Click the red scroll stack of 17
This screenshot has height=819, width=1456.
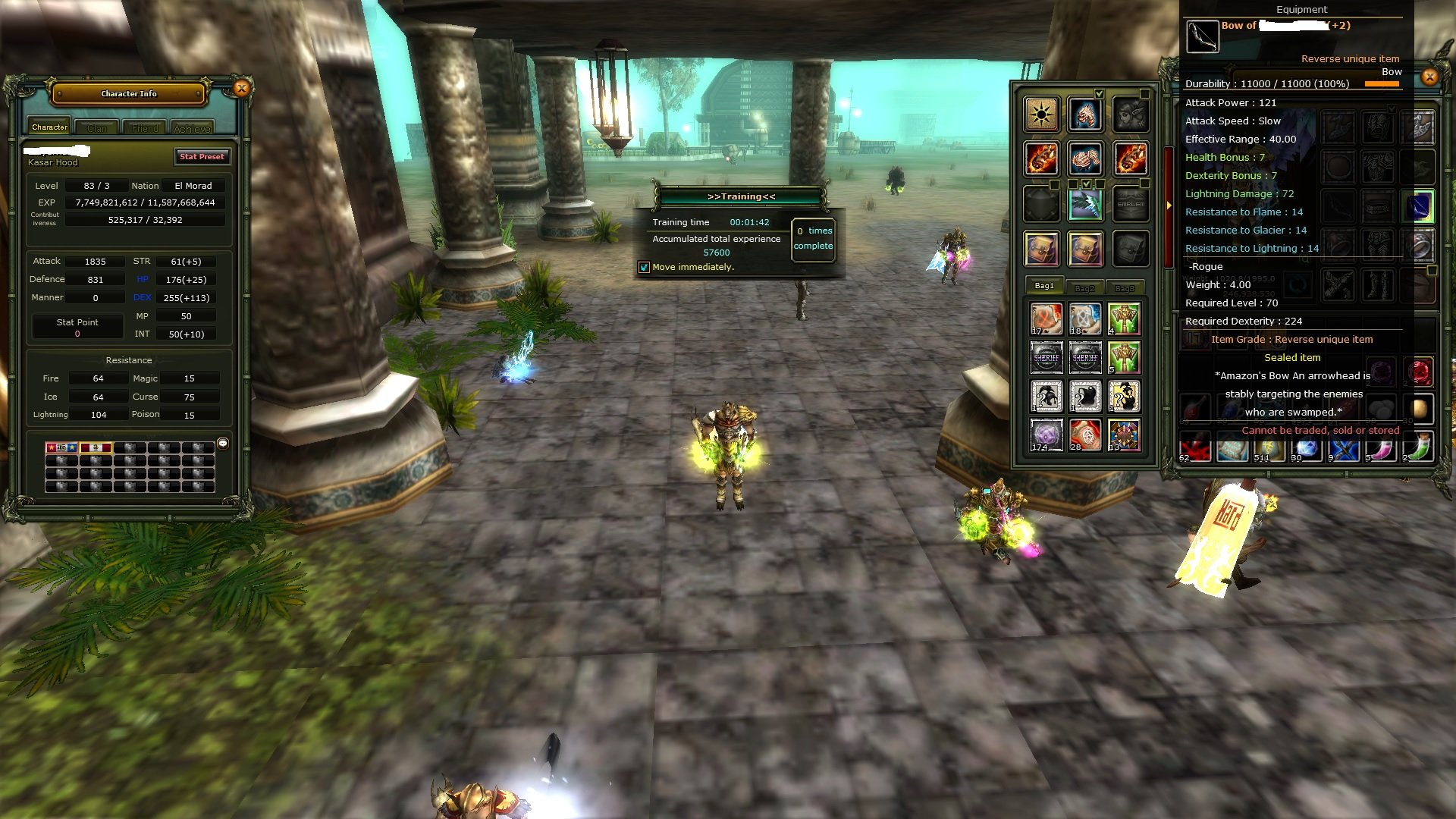(1046, 319)
